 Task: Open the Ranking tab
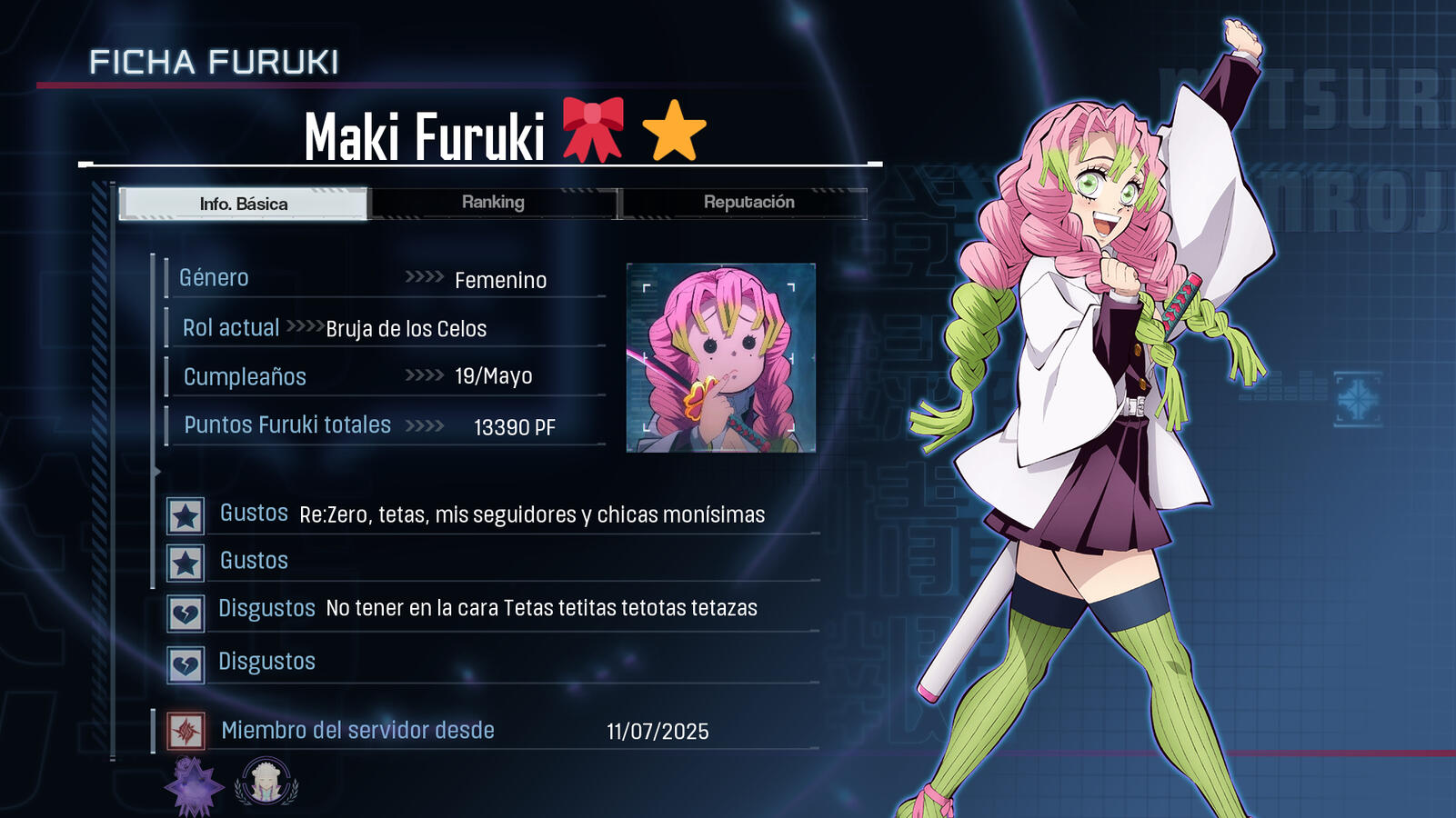[x=493, y=203]
